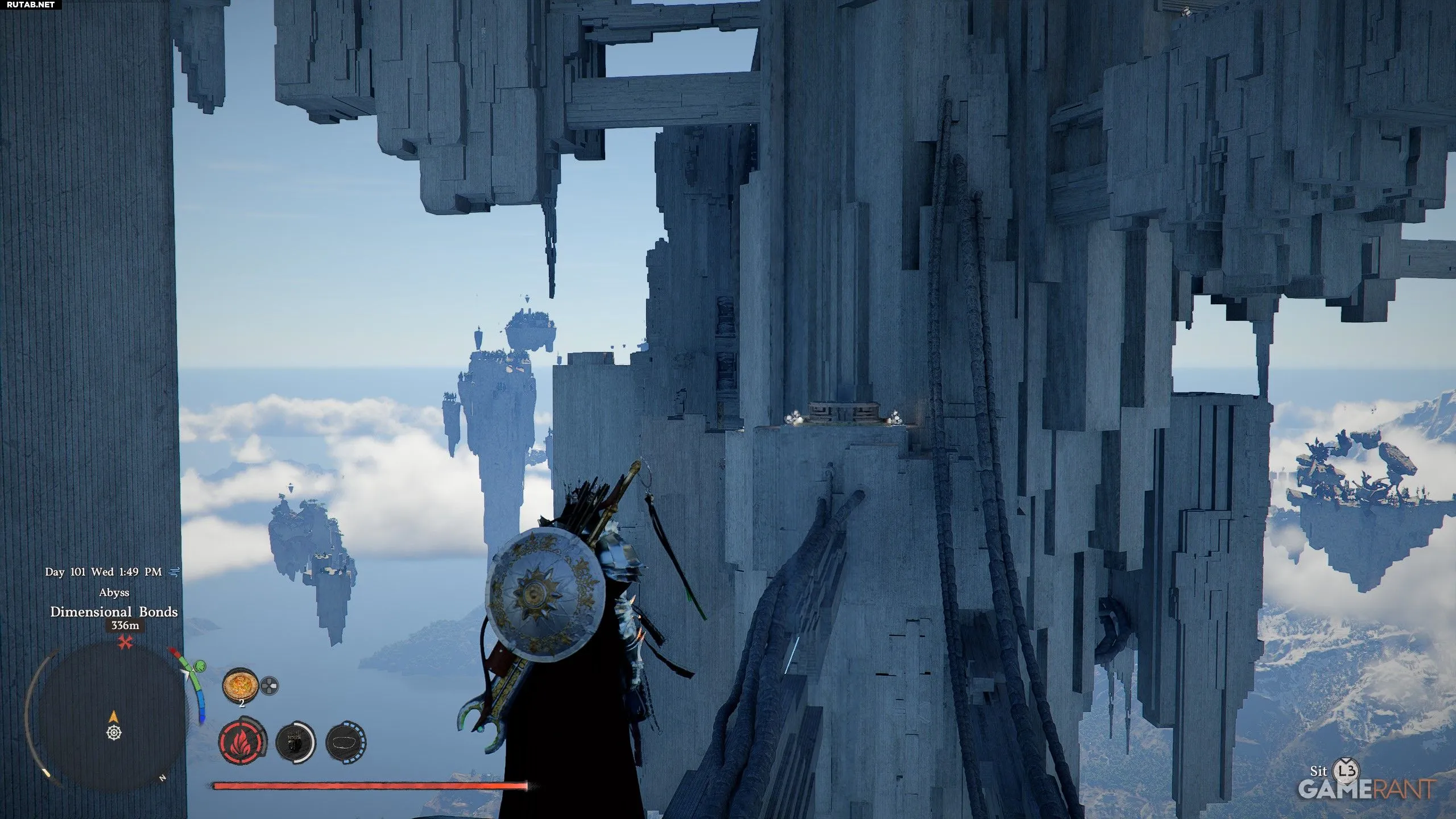1456x819 pixels.
Task: Use the pie food item slot
Action: pyautogui.click(x=240, y=686)
